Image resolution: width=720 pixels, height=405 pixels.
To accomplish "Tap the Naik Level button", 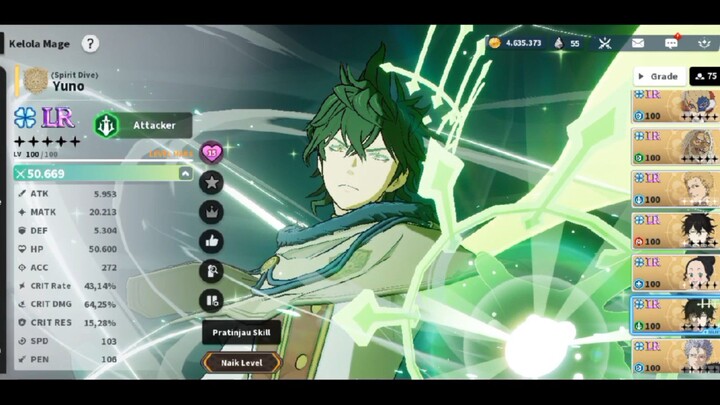I will coord(243,362).
